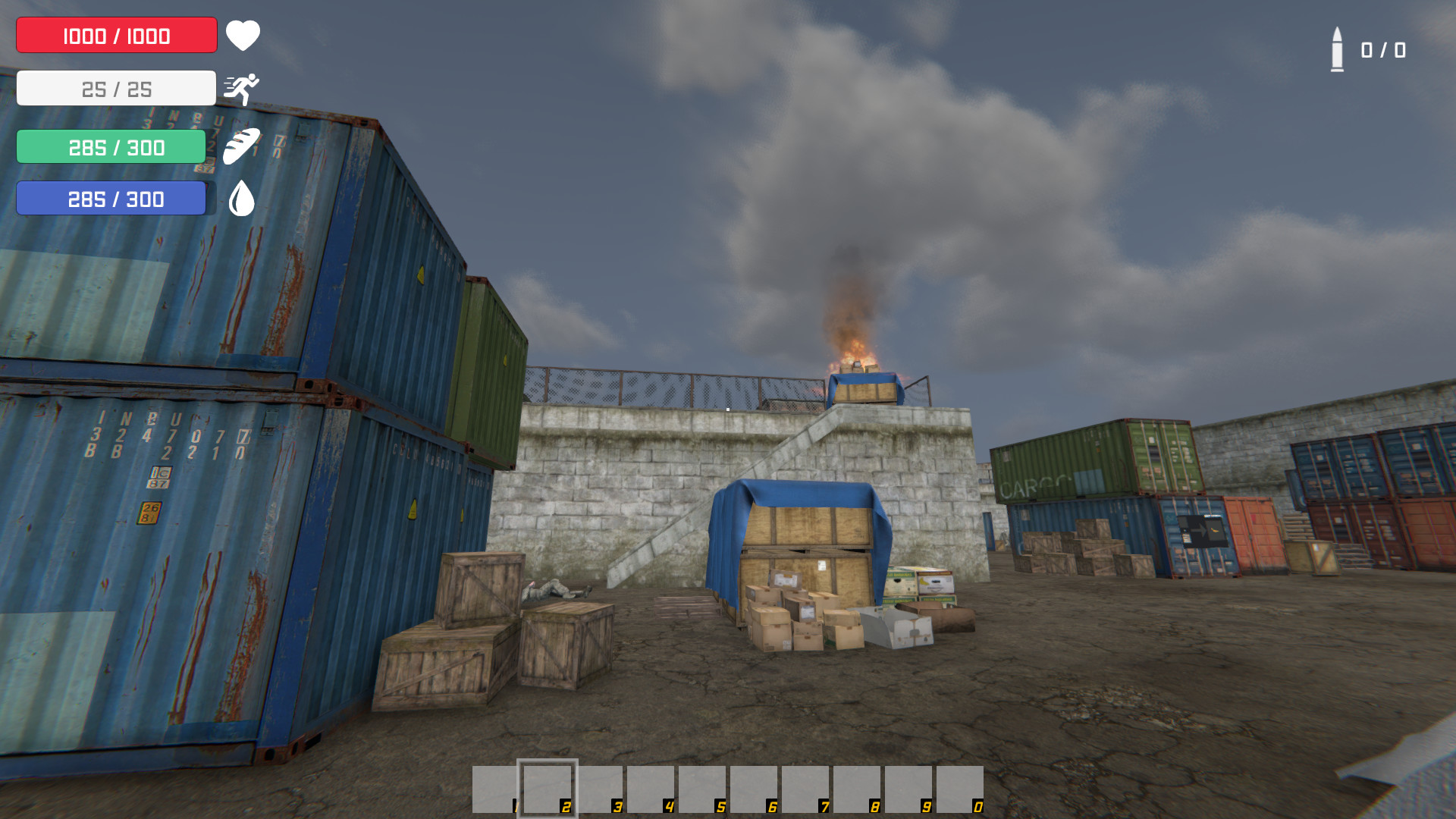The image size is (1456, 819).
Task: Select the sprinting runner stamina icon
Action: click(243, 87)
